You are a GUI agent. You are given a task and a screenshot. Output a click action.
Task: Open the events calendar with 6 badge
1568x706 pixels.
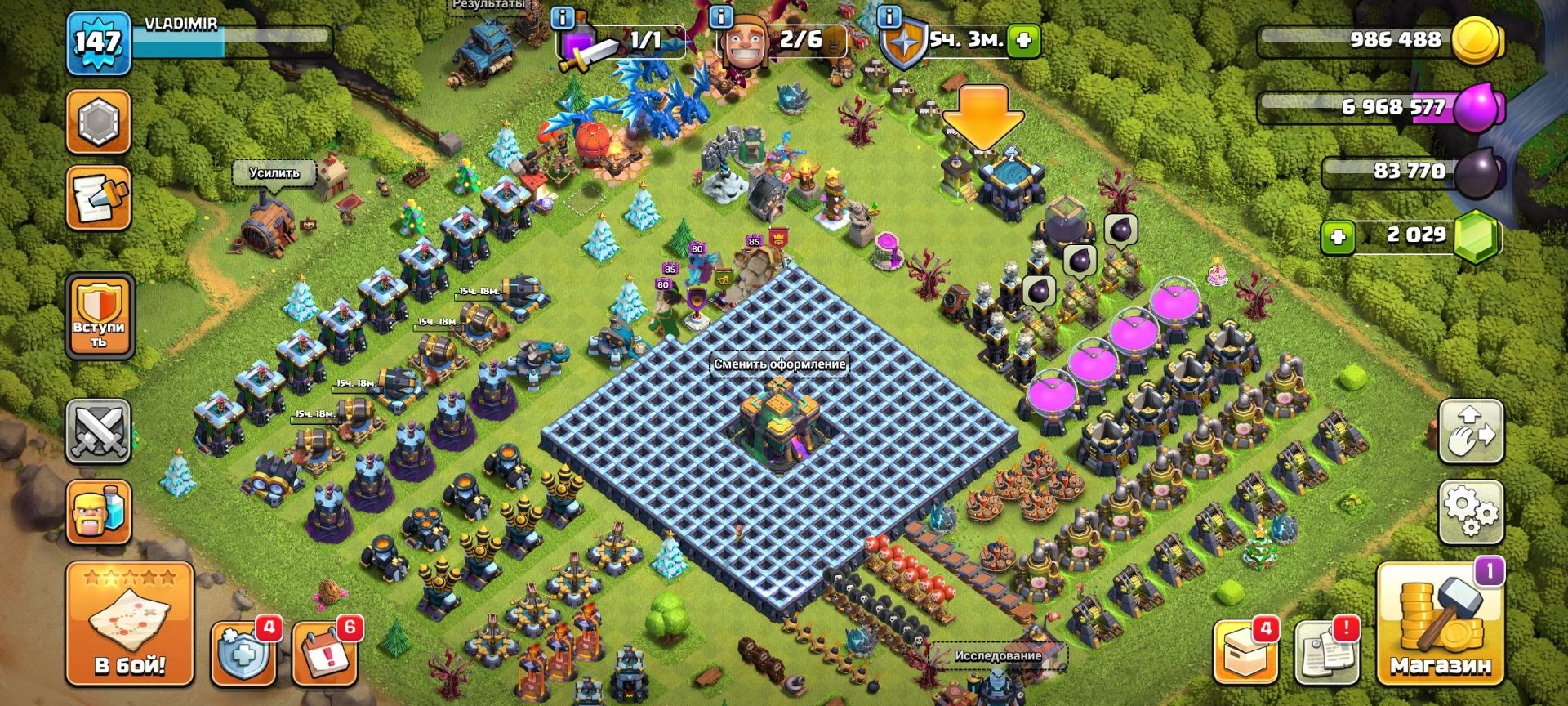[324, 654]
